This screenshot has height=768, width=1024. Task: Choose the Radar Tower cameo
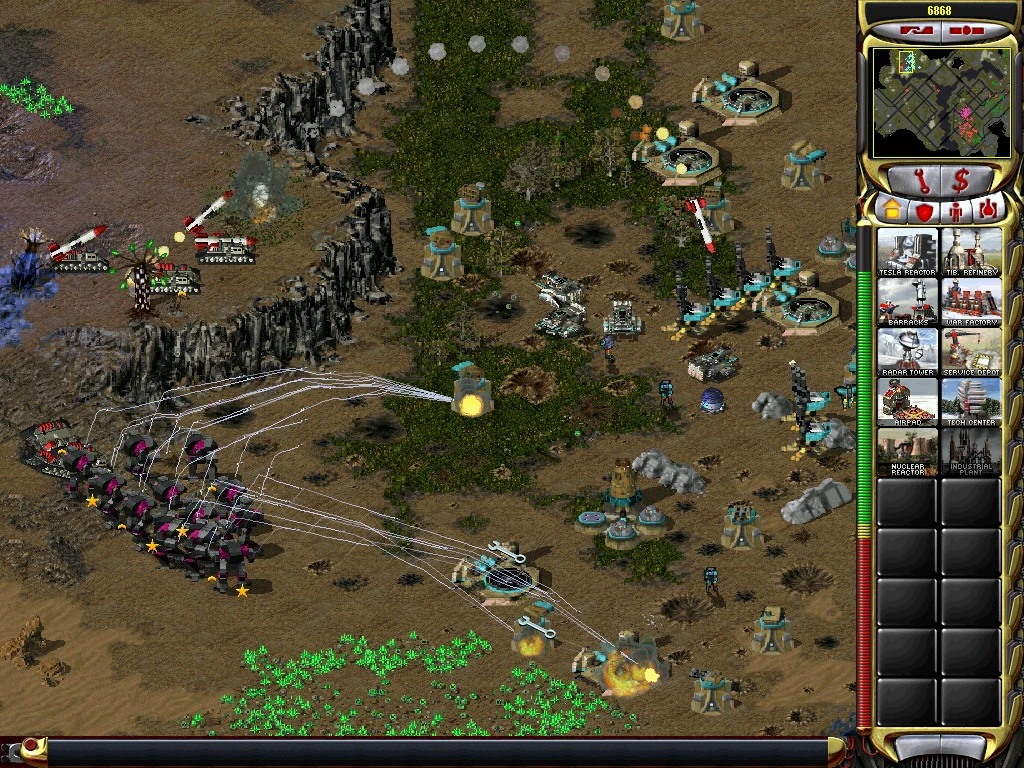[x=908, y=352]
